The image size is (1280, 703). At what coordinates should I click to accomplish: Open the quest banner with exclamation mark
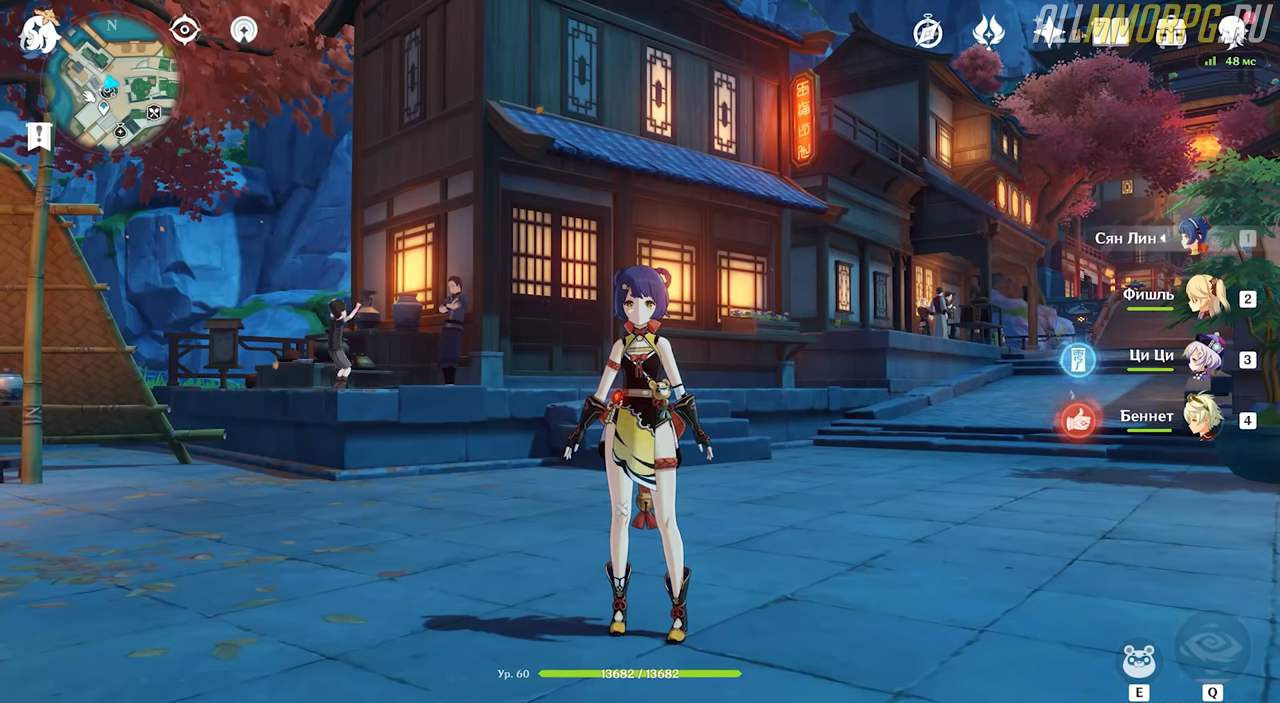pos(39,136)
